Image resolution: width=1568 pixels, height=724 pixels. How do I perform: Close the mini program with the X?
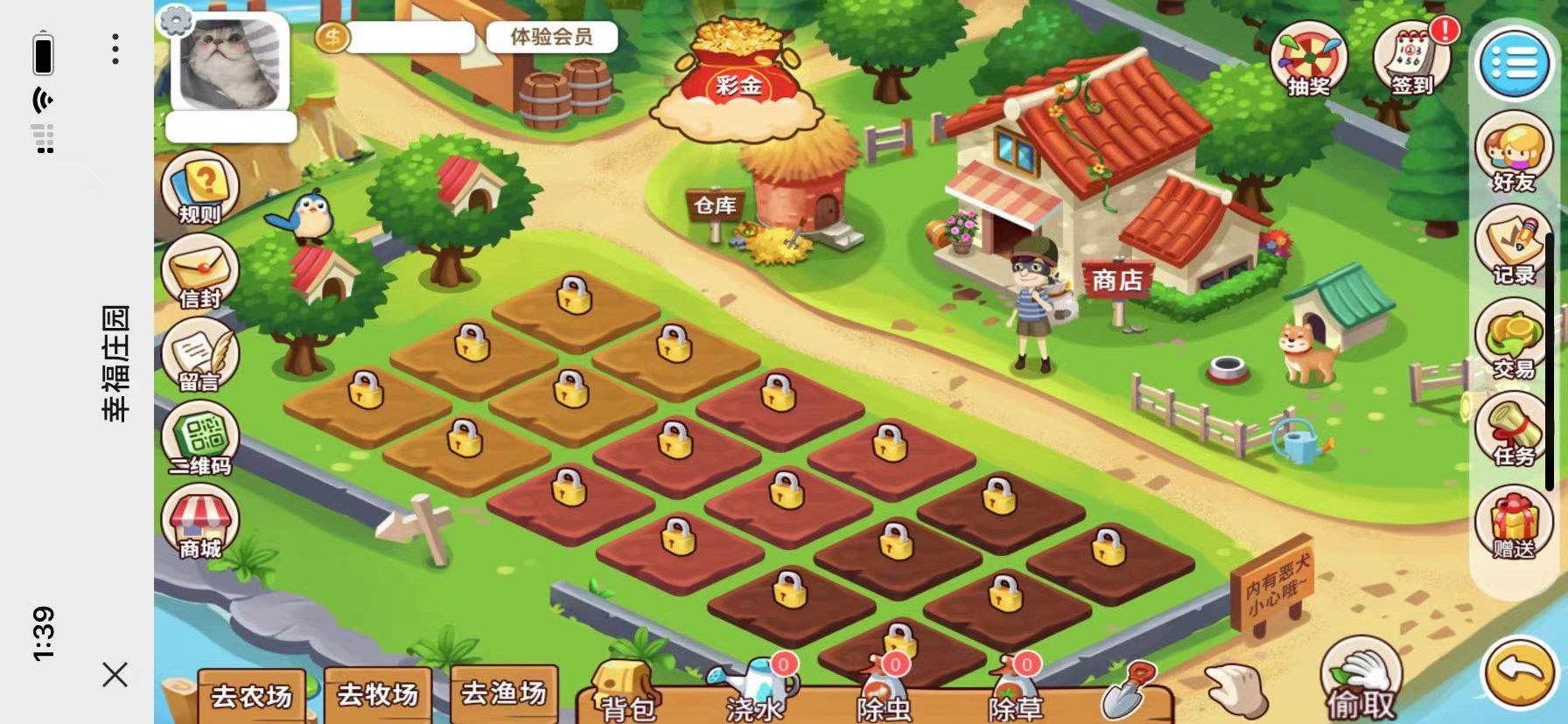click(115, 674)
